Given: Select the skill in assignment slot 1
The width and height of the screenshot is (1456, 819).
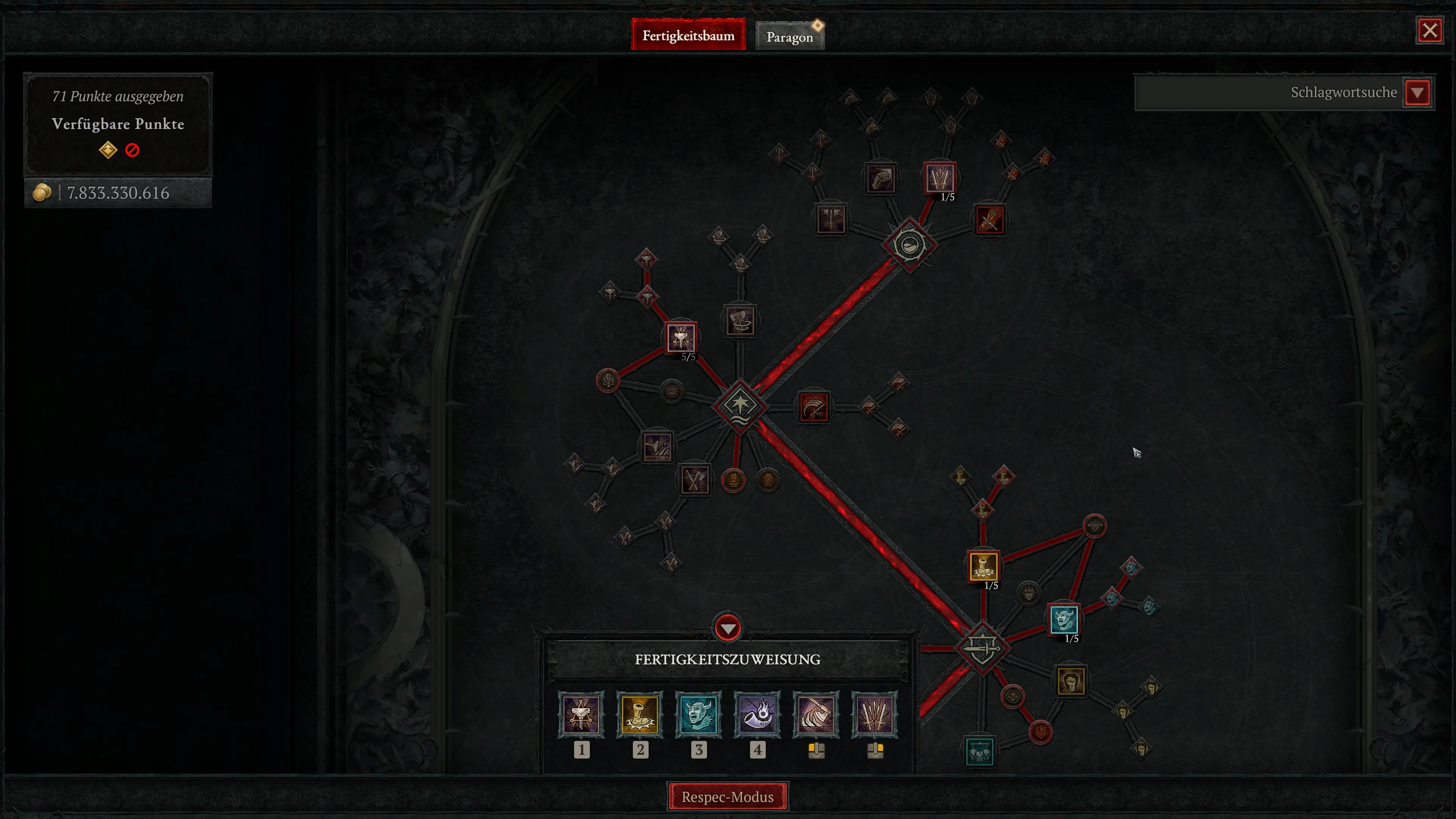Looking at the screenshot, I should coord(582,714).
